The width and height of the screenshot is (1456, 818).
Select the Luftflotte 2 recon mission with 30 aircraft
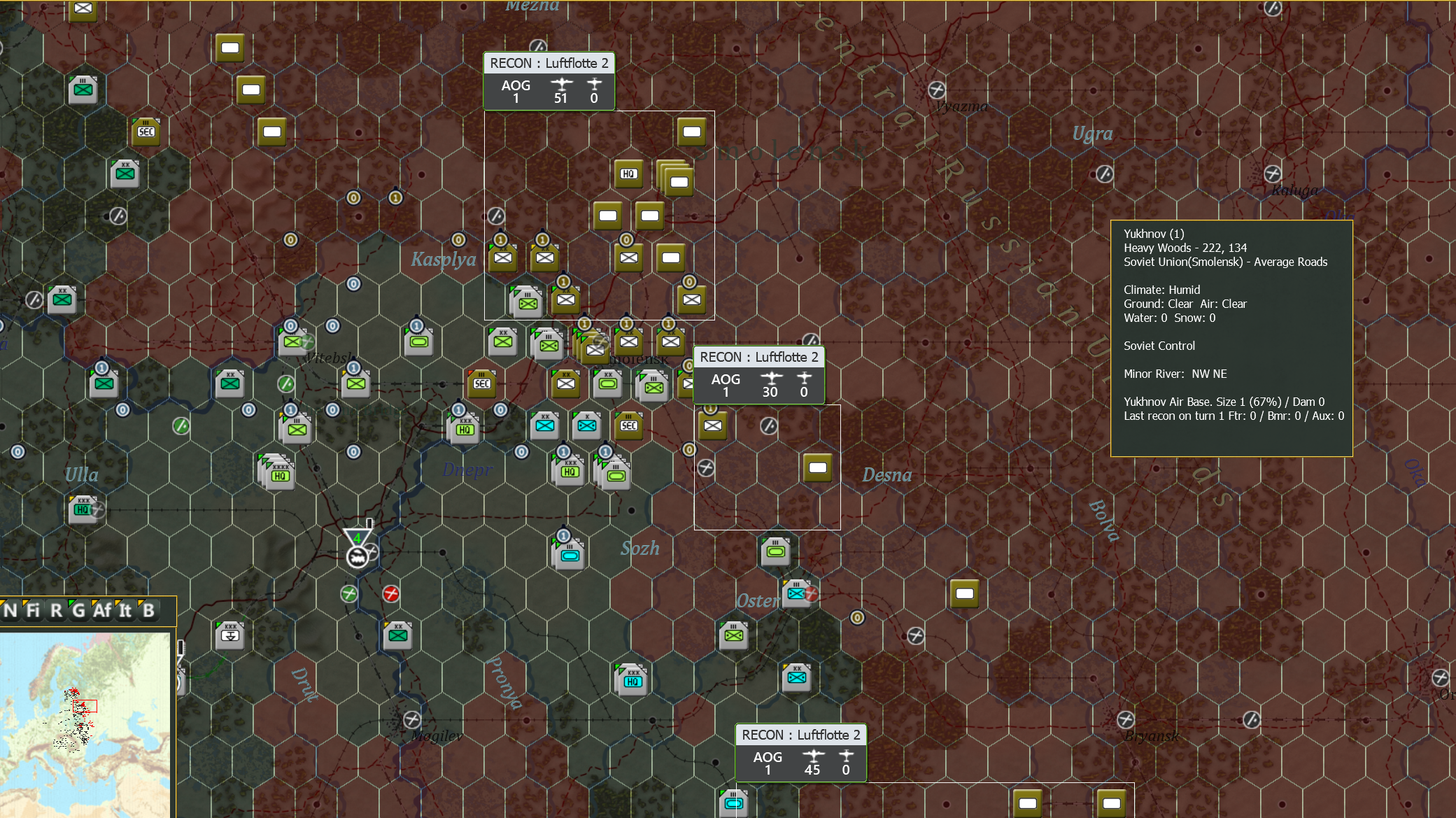[x=759, y=375]
